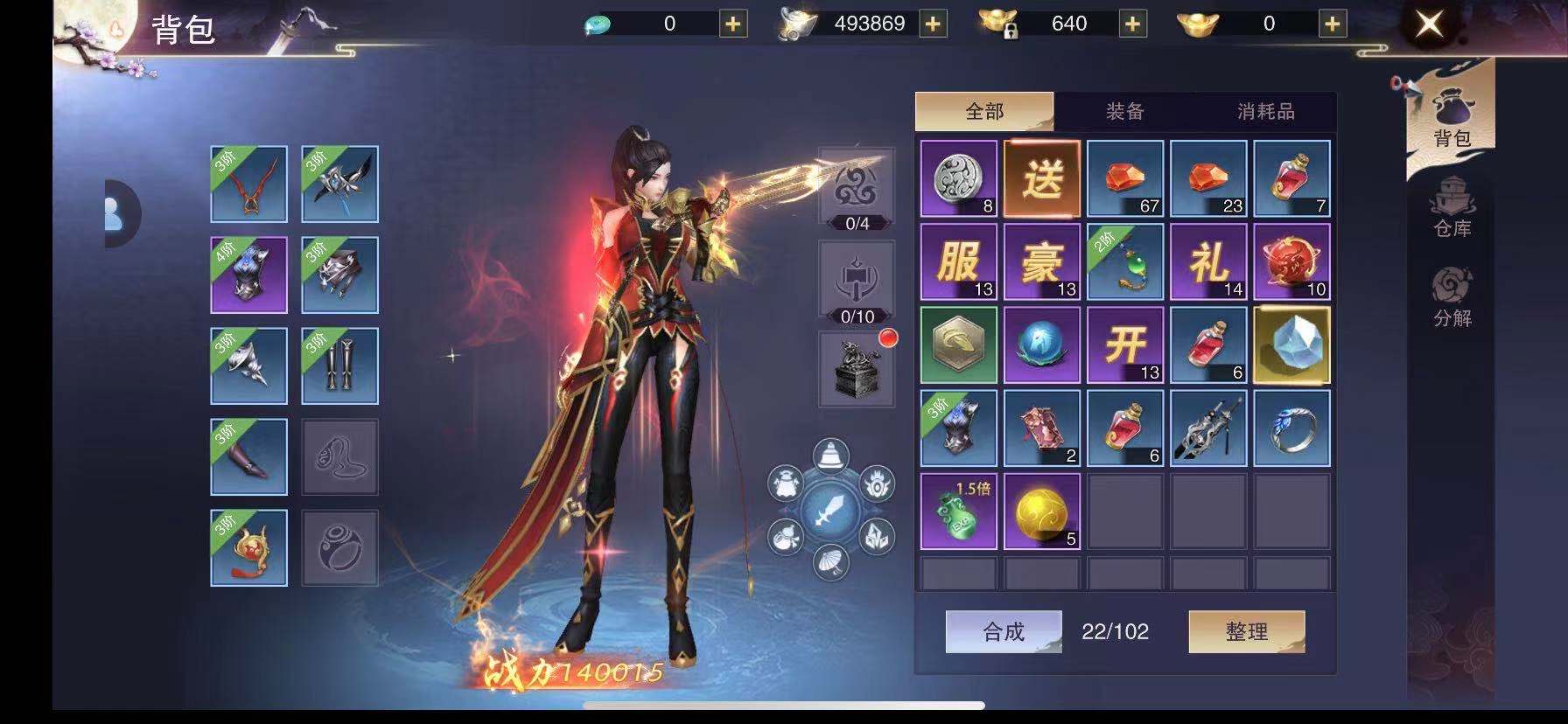Choose the 服 item with count 13
The width and height of the screenshot is (1568, 724).
[958, 261]
